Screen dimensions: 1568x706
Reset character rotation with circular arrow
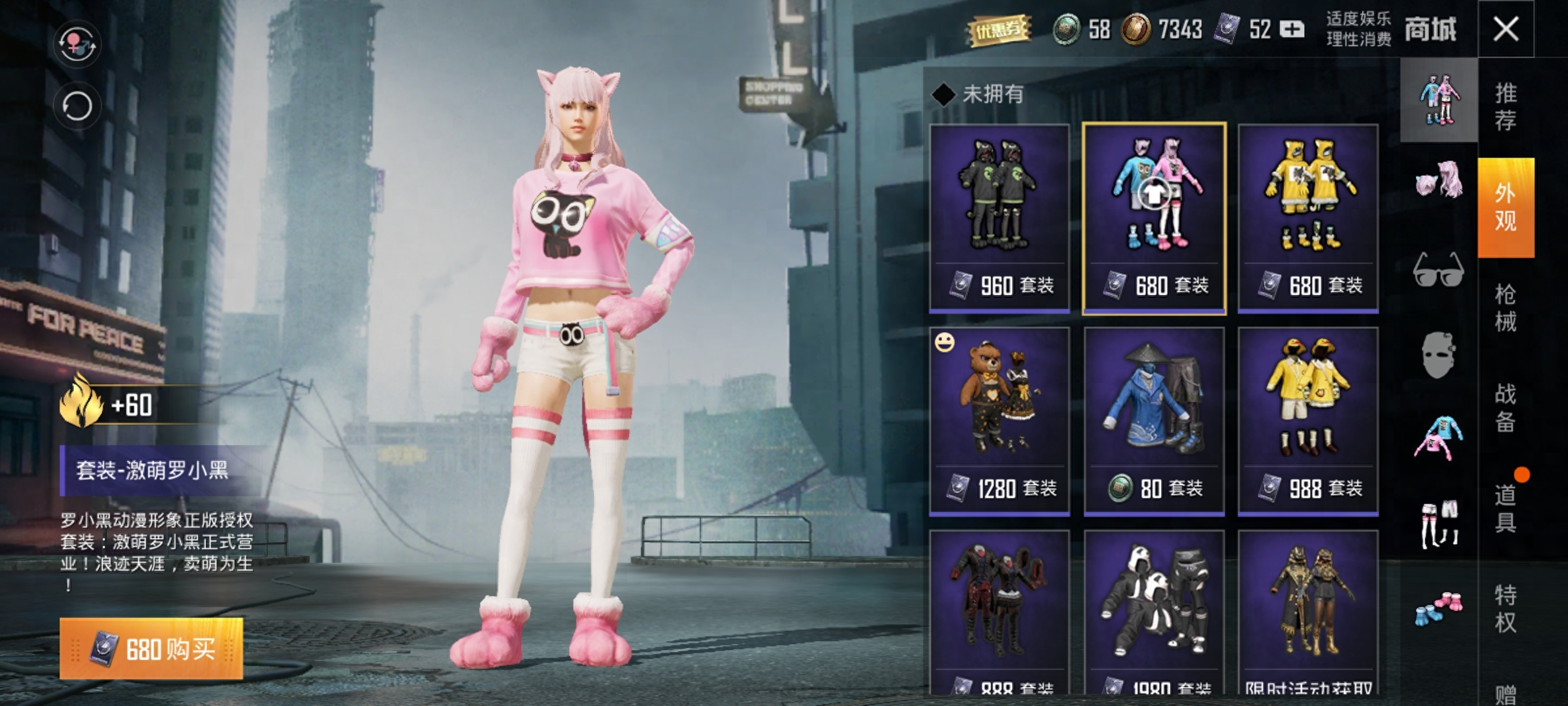click(x=78, y=106)
